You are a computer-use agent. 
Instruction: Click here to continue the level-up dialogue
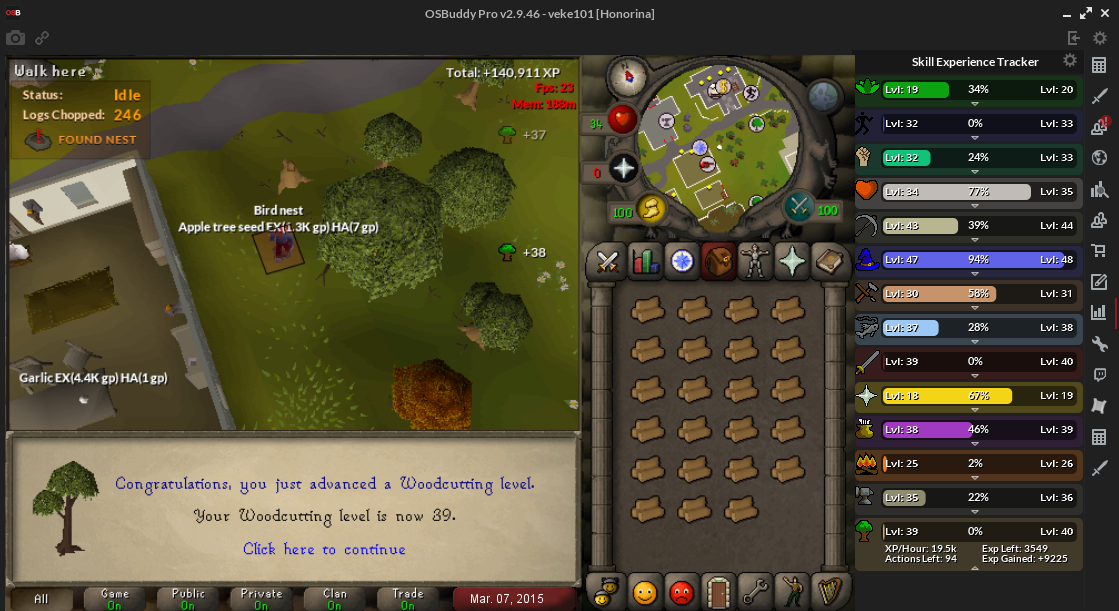[x=324, y=549]
